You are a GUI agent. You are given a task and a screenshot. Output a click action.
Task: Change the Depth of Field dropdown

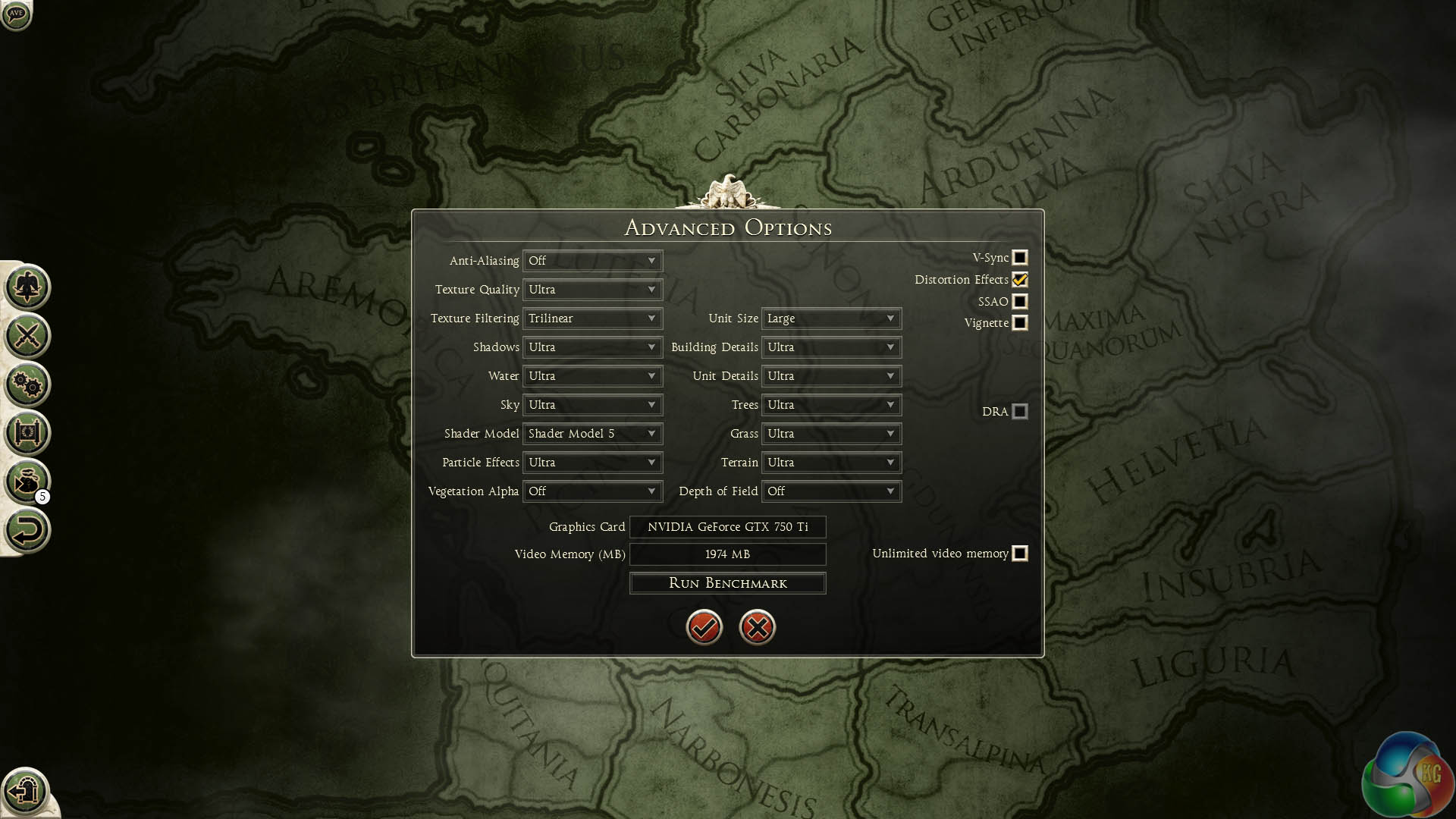[x=831, y=491]
